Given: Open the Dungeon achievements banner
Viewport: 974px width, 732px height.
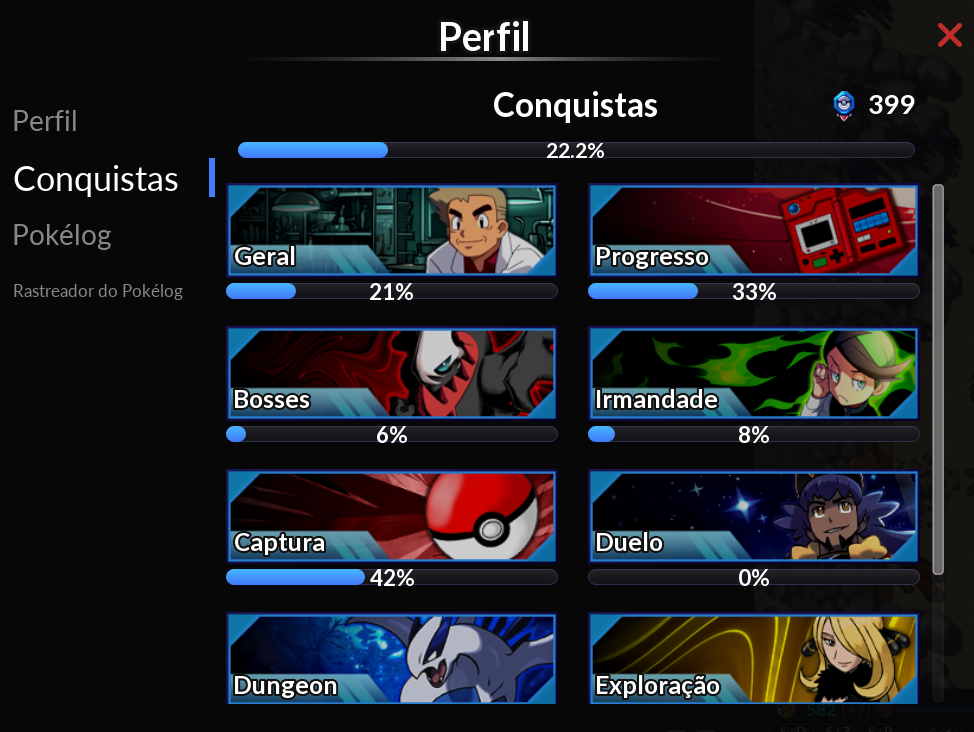Looking at the screenshot, I should tap(391, 659).
